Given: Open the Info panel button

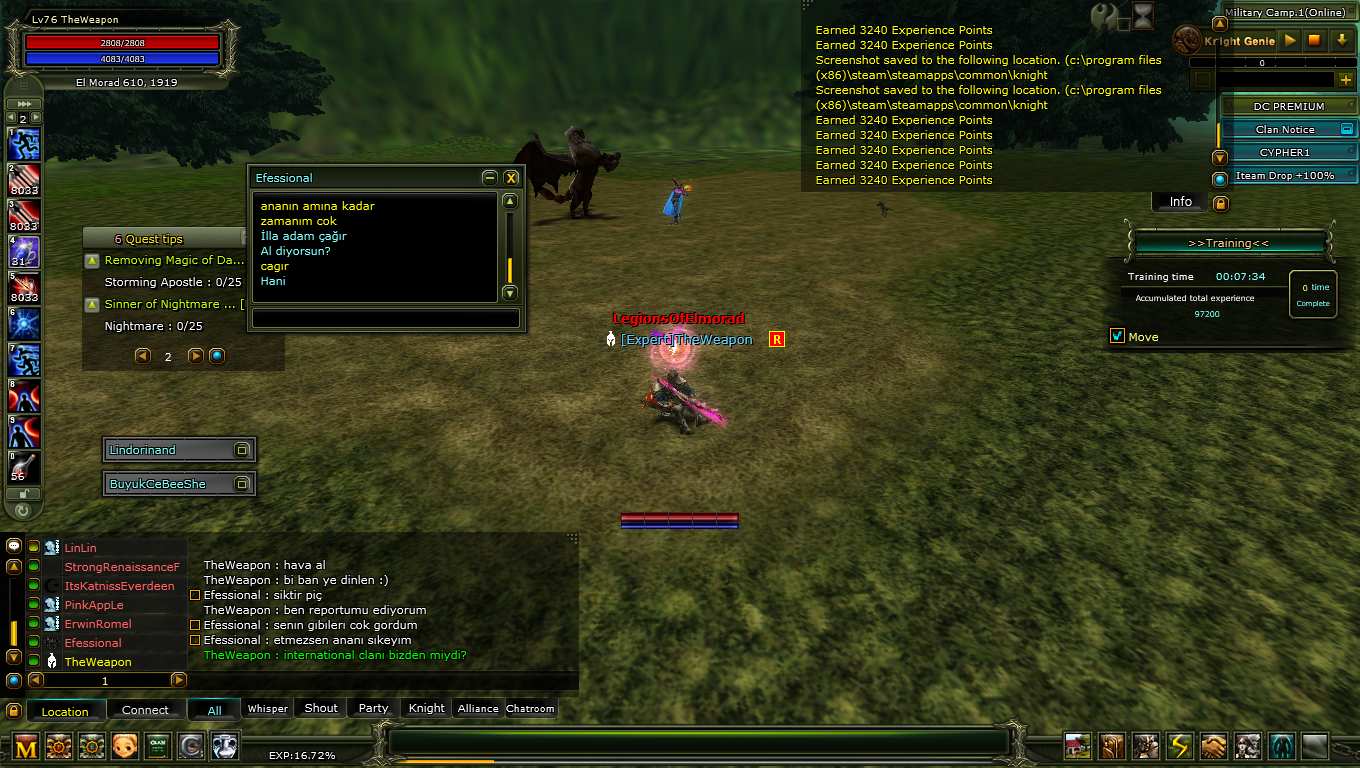Looking at the screenshot, I should 1181,202.
